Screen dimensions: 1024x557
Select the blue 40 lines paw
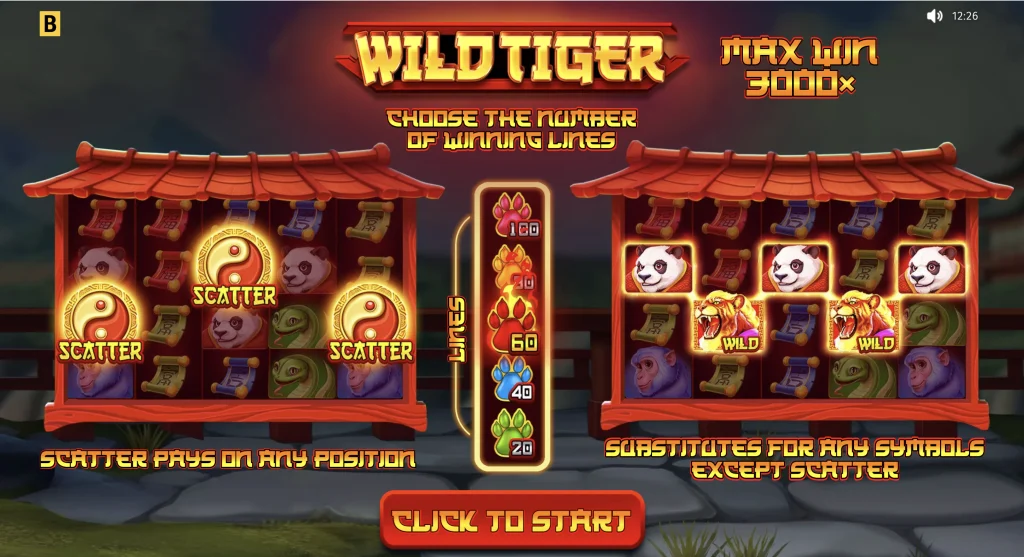pos(511,380)
